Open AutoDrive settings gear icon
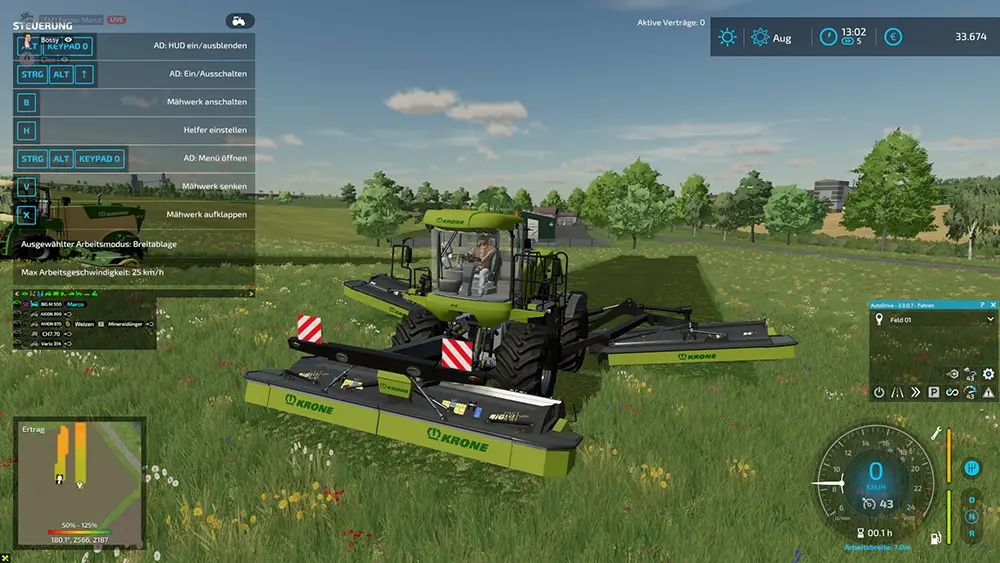The height and width of the screenshot is (563, 1000). tap(988, 374)
